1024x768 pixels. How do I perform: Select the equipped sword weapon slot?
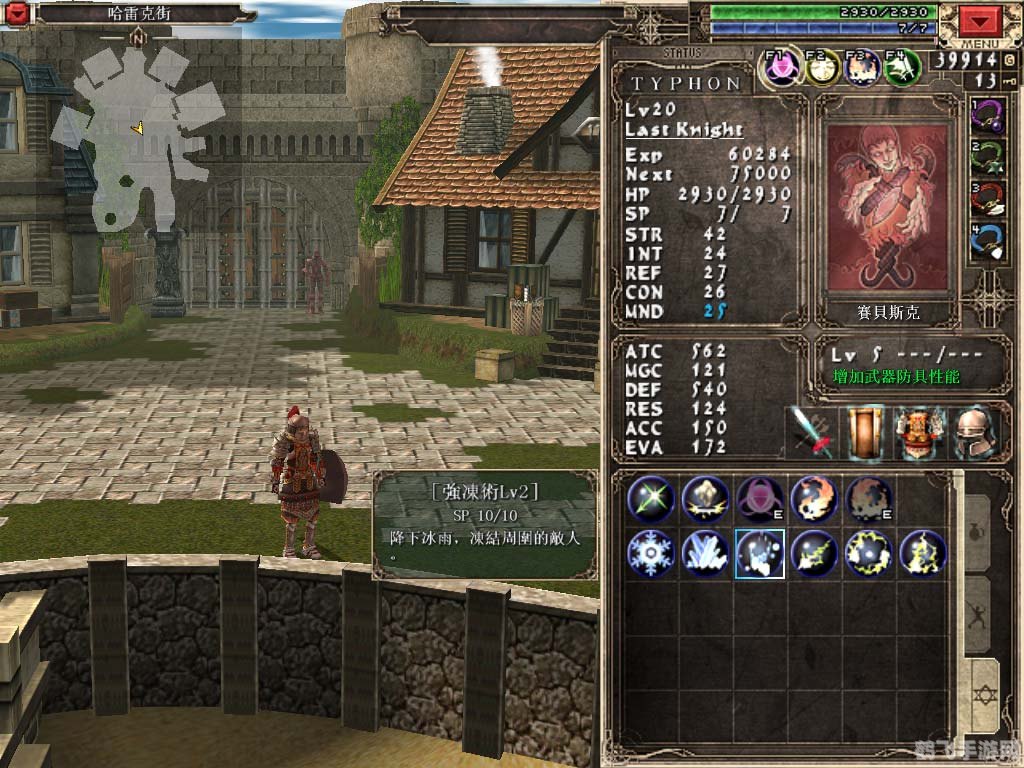(811, 432)
